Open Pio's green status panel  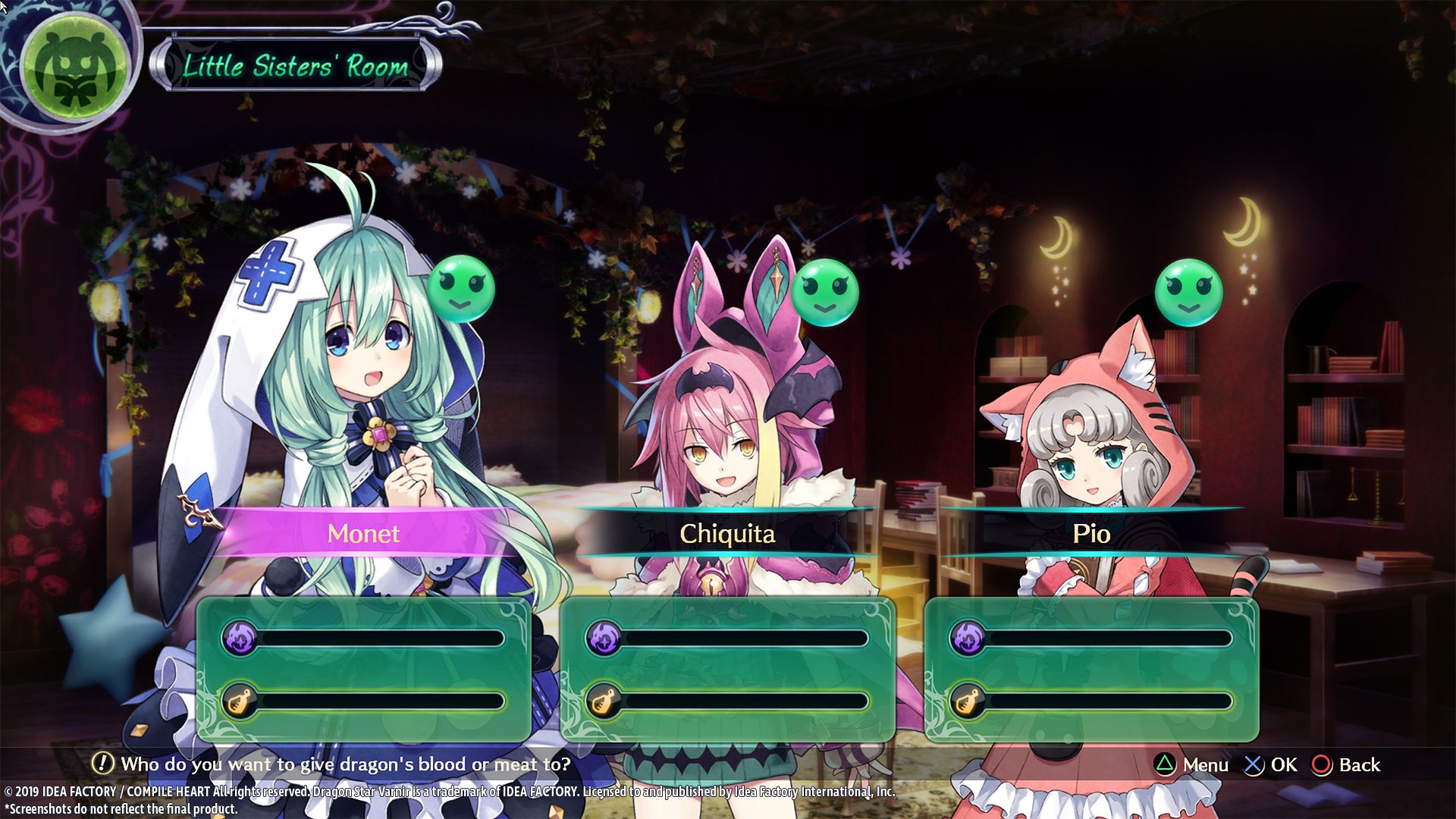pyautogui.click(x=1092, y=669)
